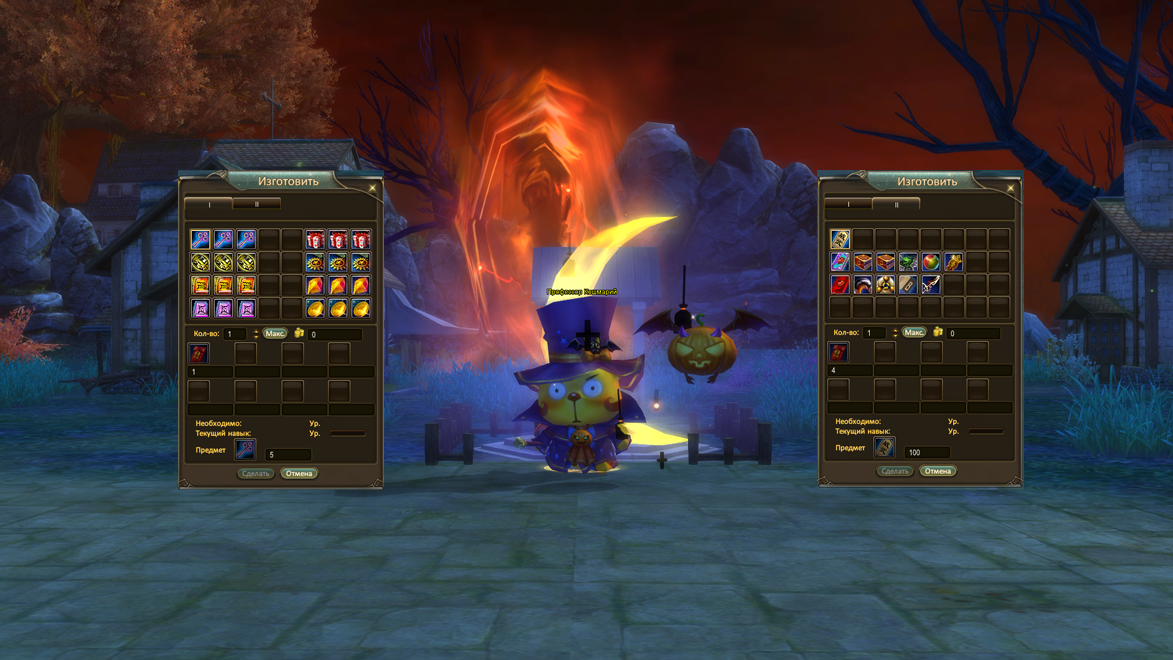Click Отмена in the chest-recipe window
This screenshot has height=660, width=1173.
pyautogui.click(x=938, y=471)
